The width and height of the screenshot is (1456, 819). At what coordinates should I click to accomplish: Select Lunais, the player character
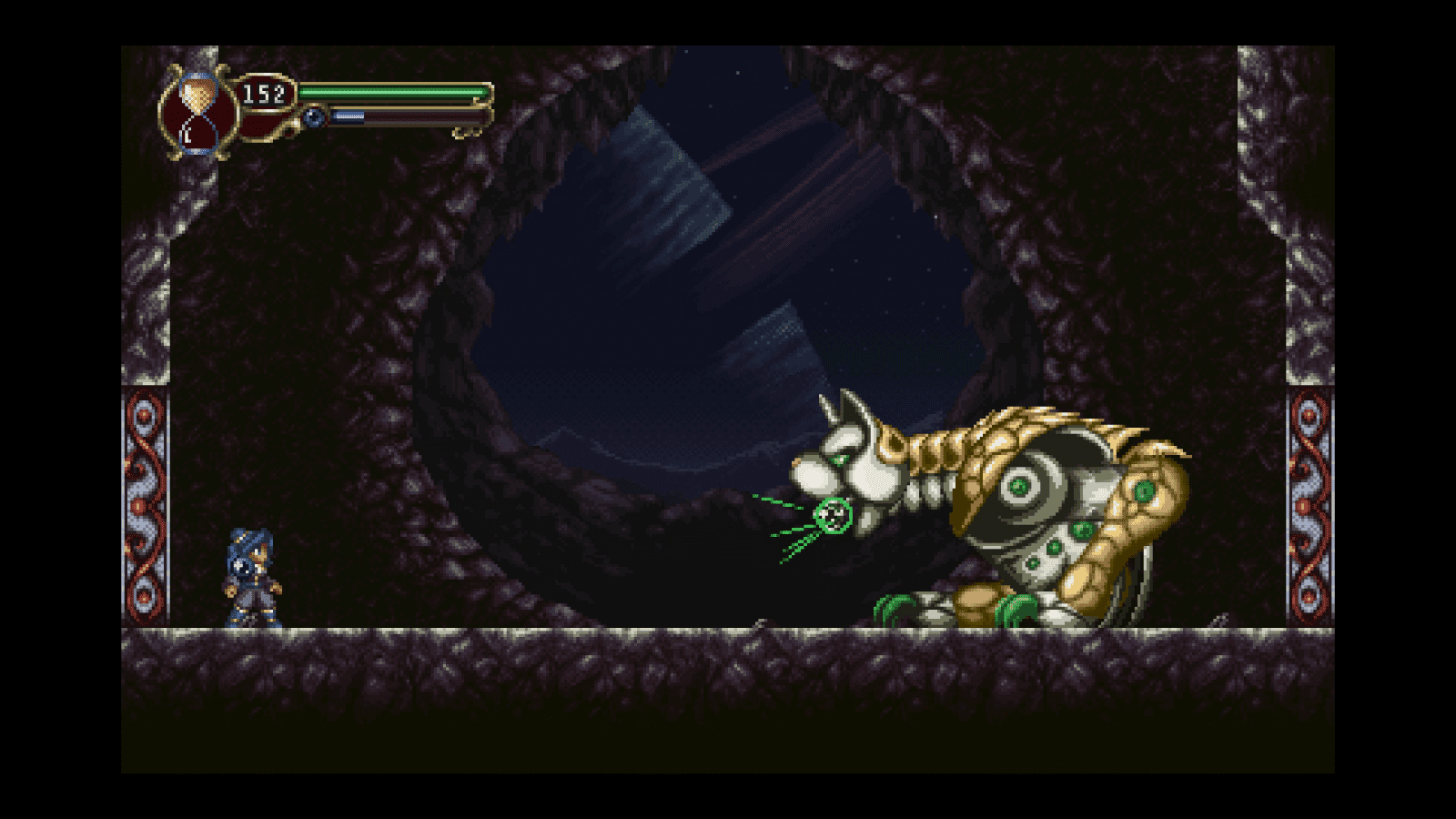pyautogui.click(x=252, y=578)
